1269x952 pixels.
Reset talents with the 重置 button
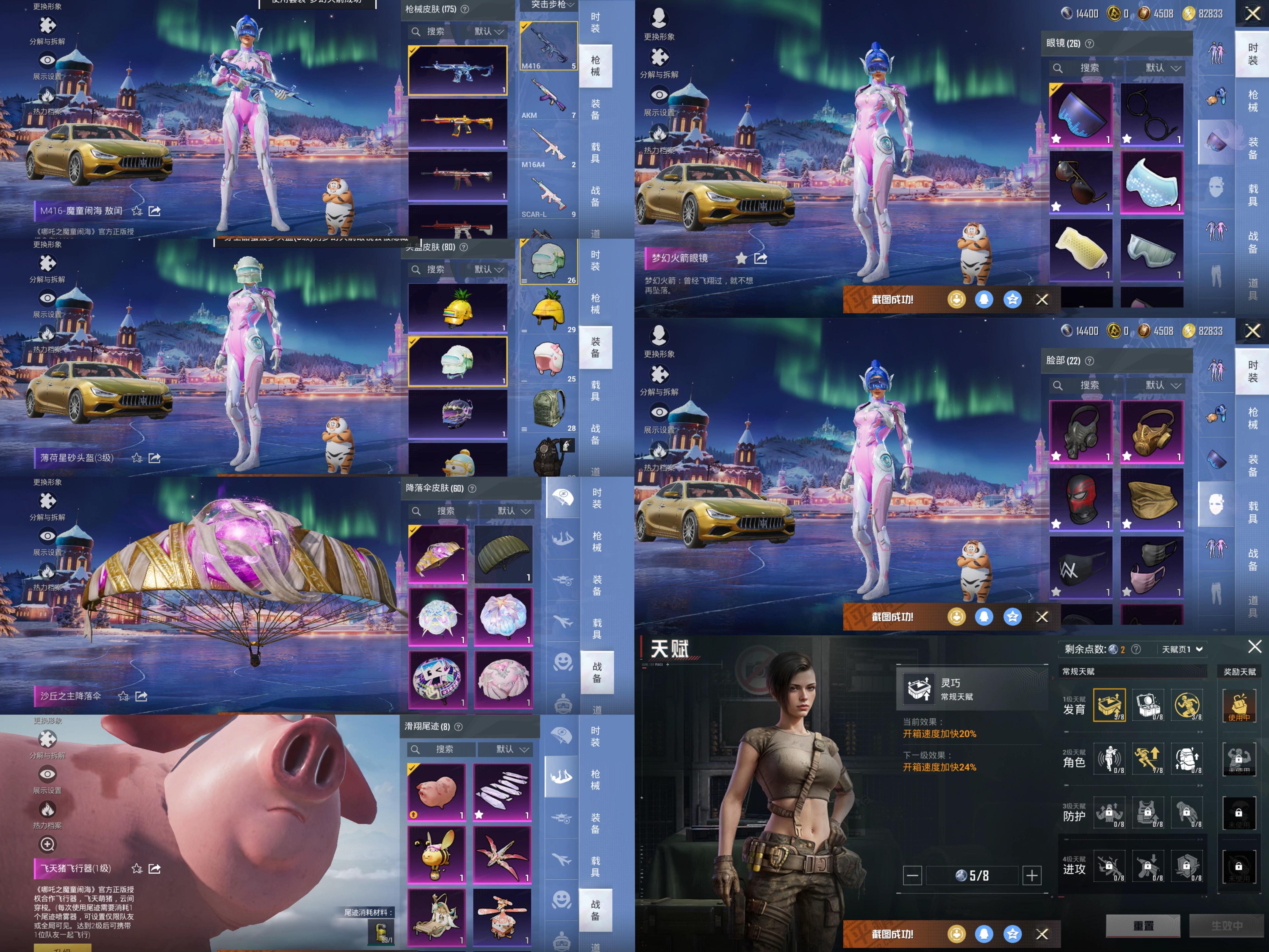(x=1143, y=926)
